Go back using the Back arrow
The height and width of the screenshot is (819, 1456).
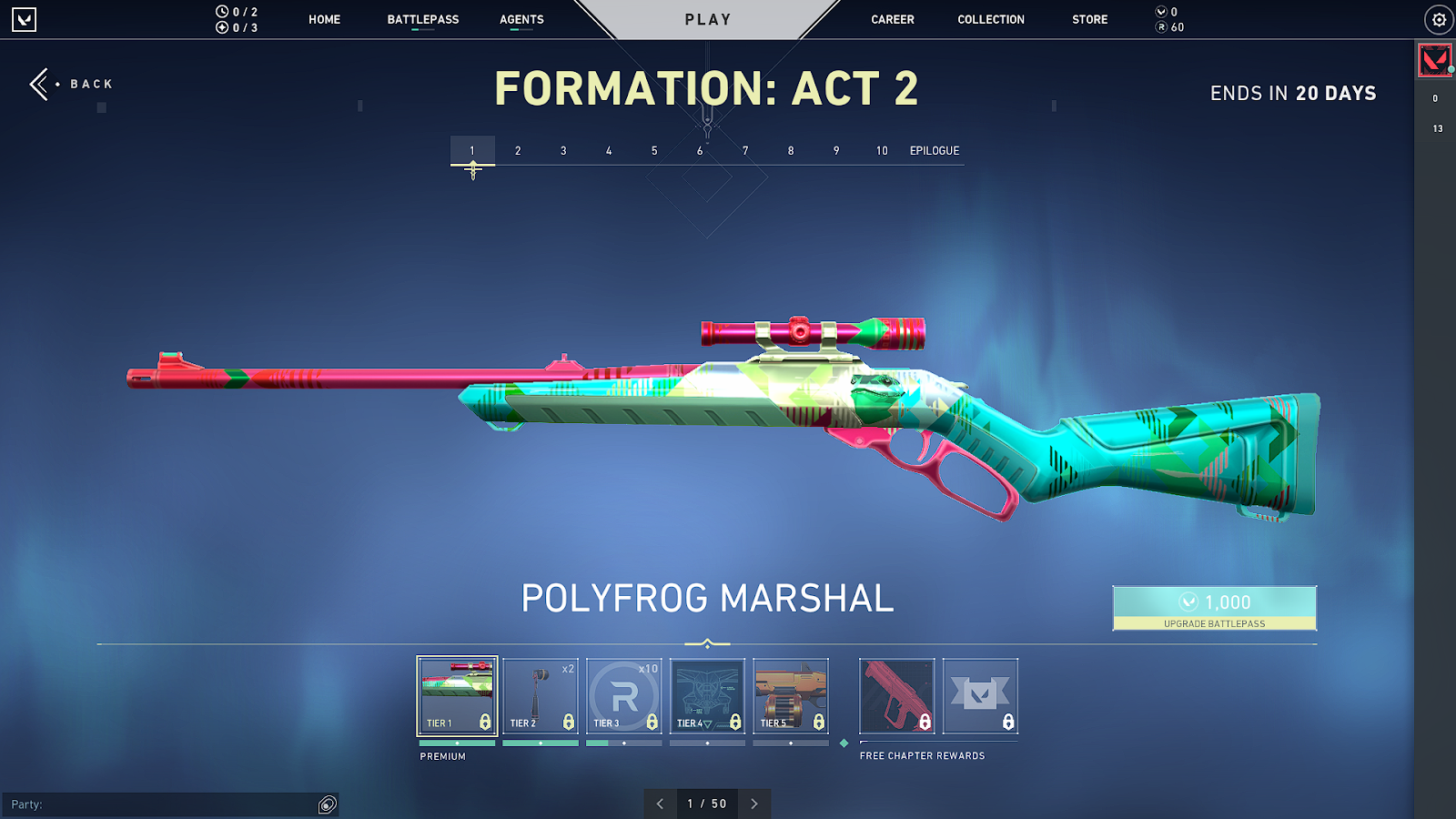click(41, 84)
